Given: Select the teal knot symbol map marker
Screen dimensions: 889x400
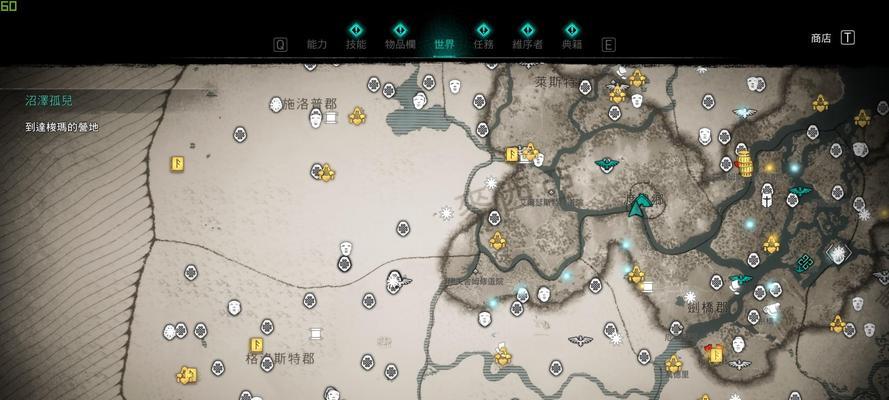Looking at the screenshot, I should pos(805,264).
